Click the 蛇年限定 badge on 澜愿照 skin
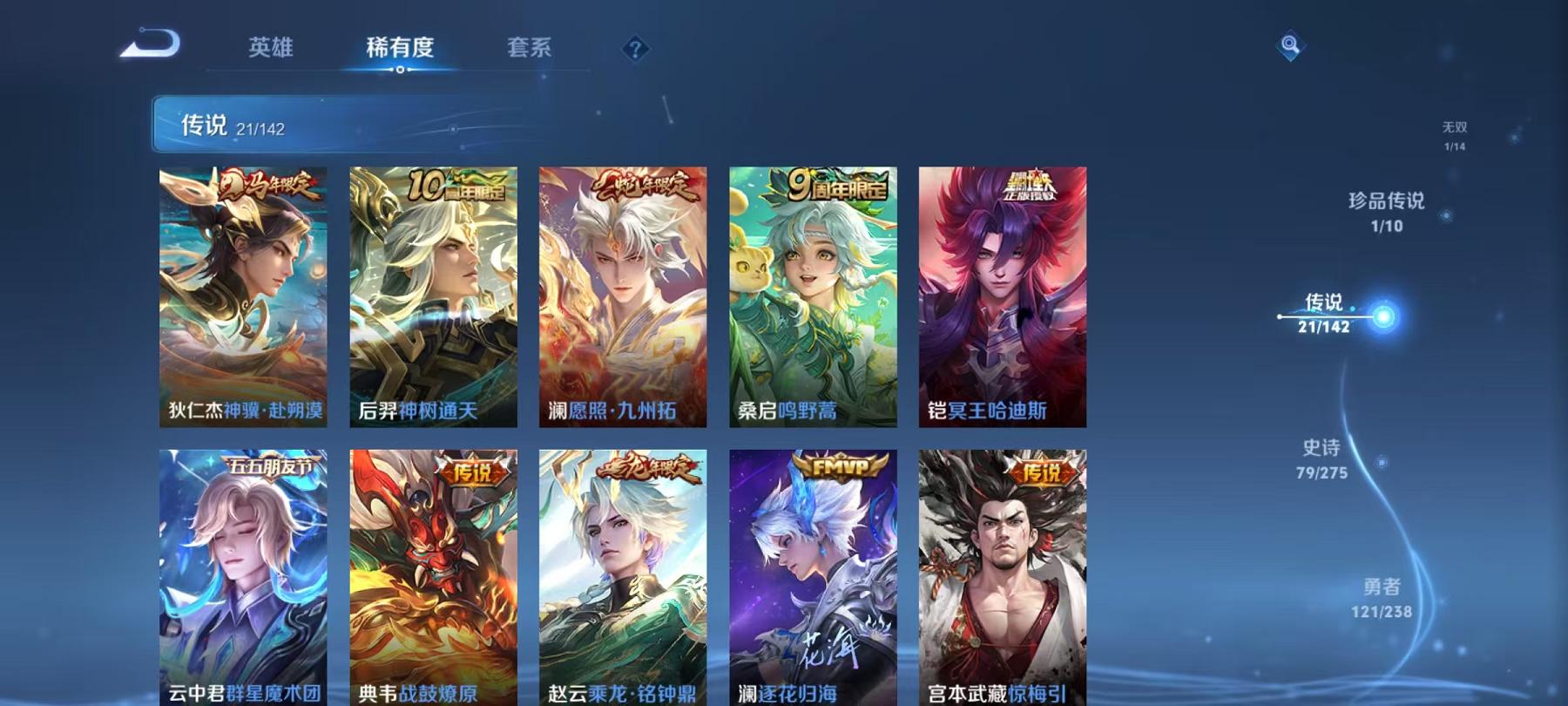Screen dimensions: 1568x706 (x=641, y=184)
